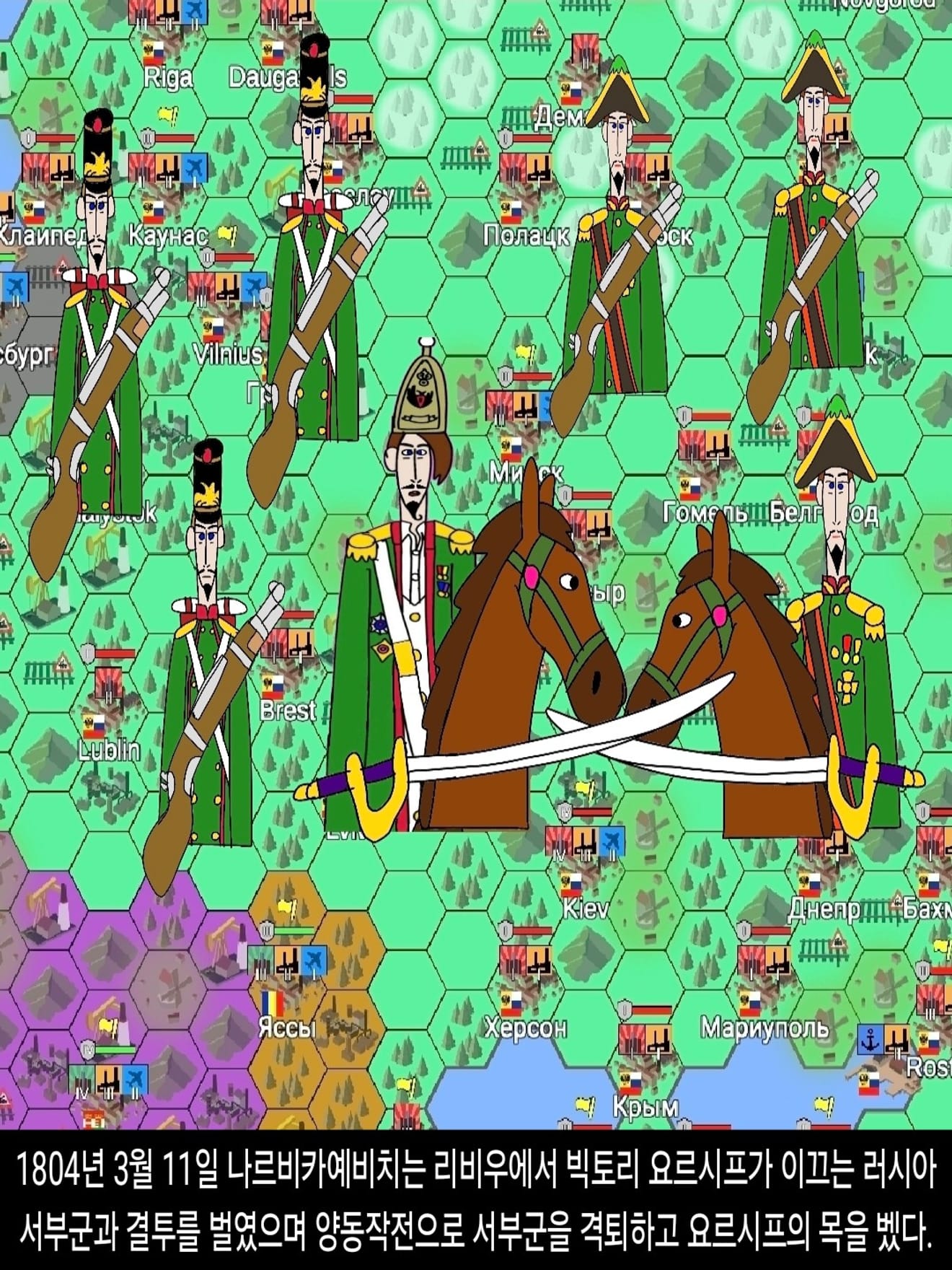
Task: Click the Romanian flag near Яссы
Action: click(273, 1003)
